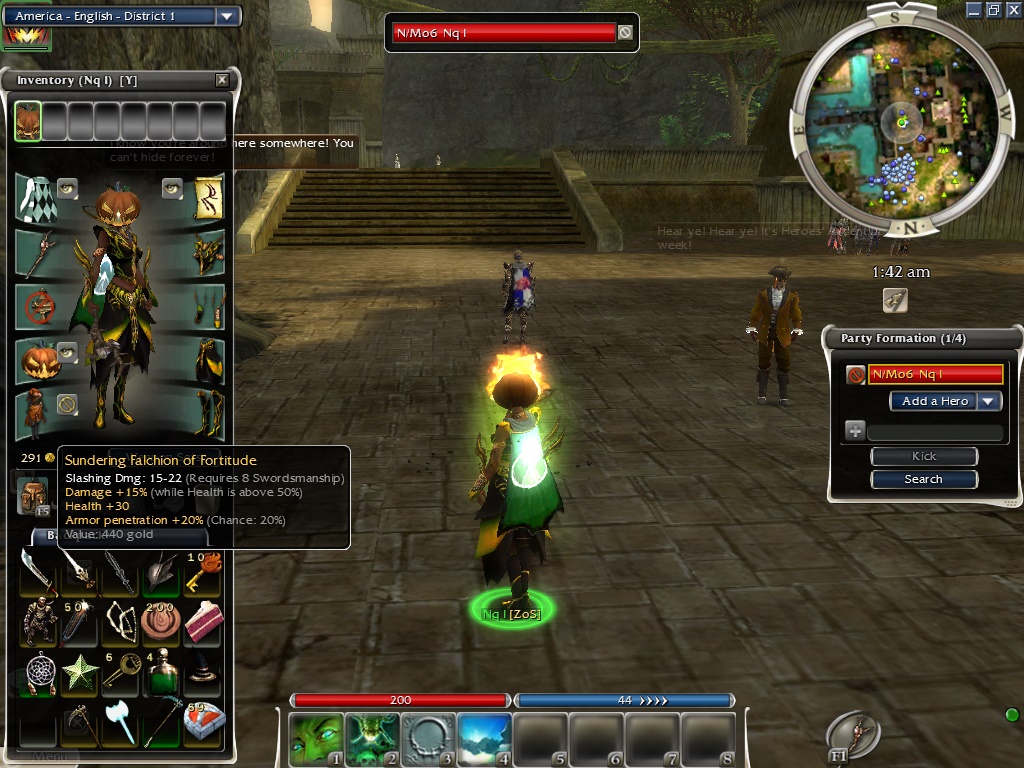Activate the stone ring skill in slot 3
This screenshot has width=1024, height=768.
tap(428, 738)
